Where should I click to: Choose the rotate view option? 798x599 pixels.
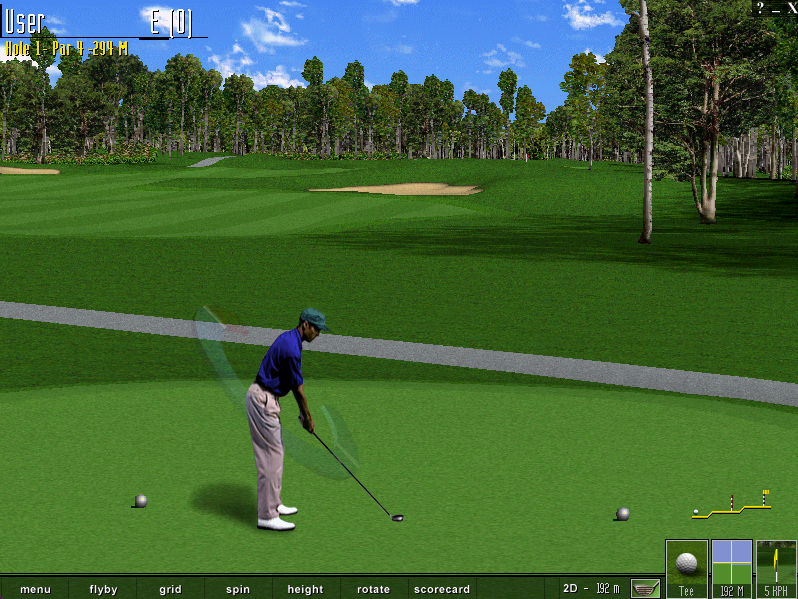click(x=373, y=589)
